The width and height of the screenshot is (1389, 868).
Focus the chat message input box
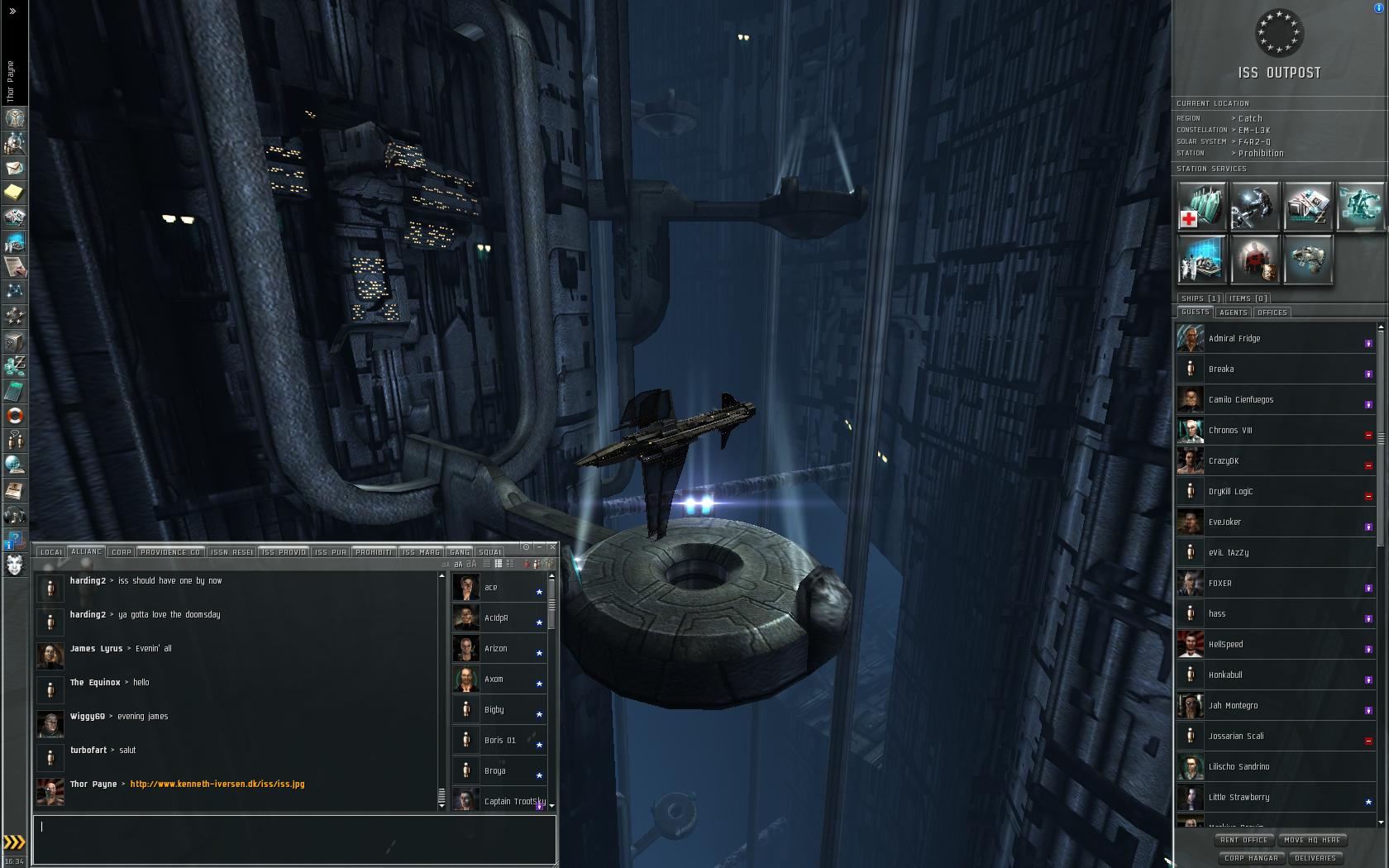click(294, 838)
